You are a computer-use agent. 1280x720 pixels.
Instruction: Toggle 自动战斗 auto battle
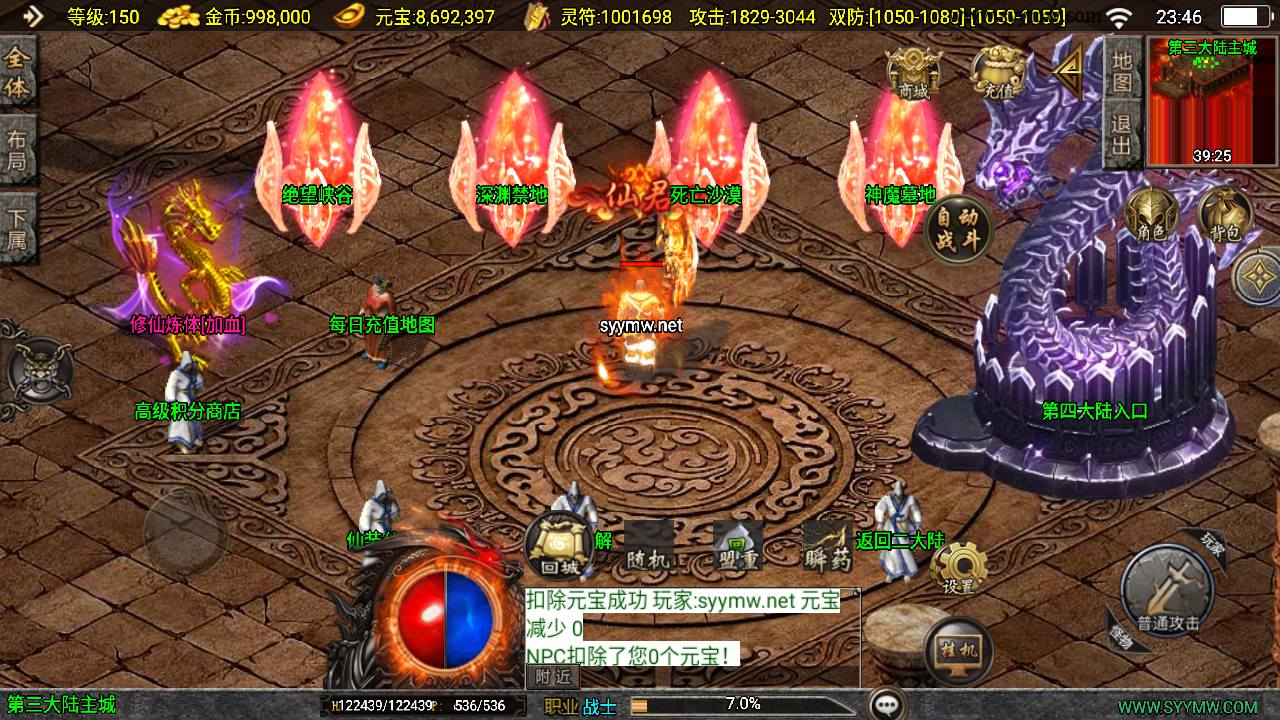coord(958,229)
